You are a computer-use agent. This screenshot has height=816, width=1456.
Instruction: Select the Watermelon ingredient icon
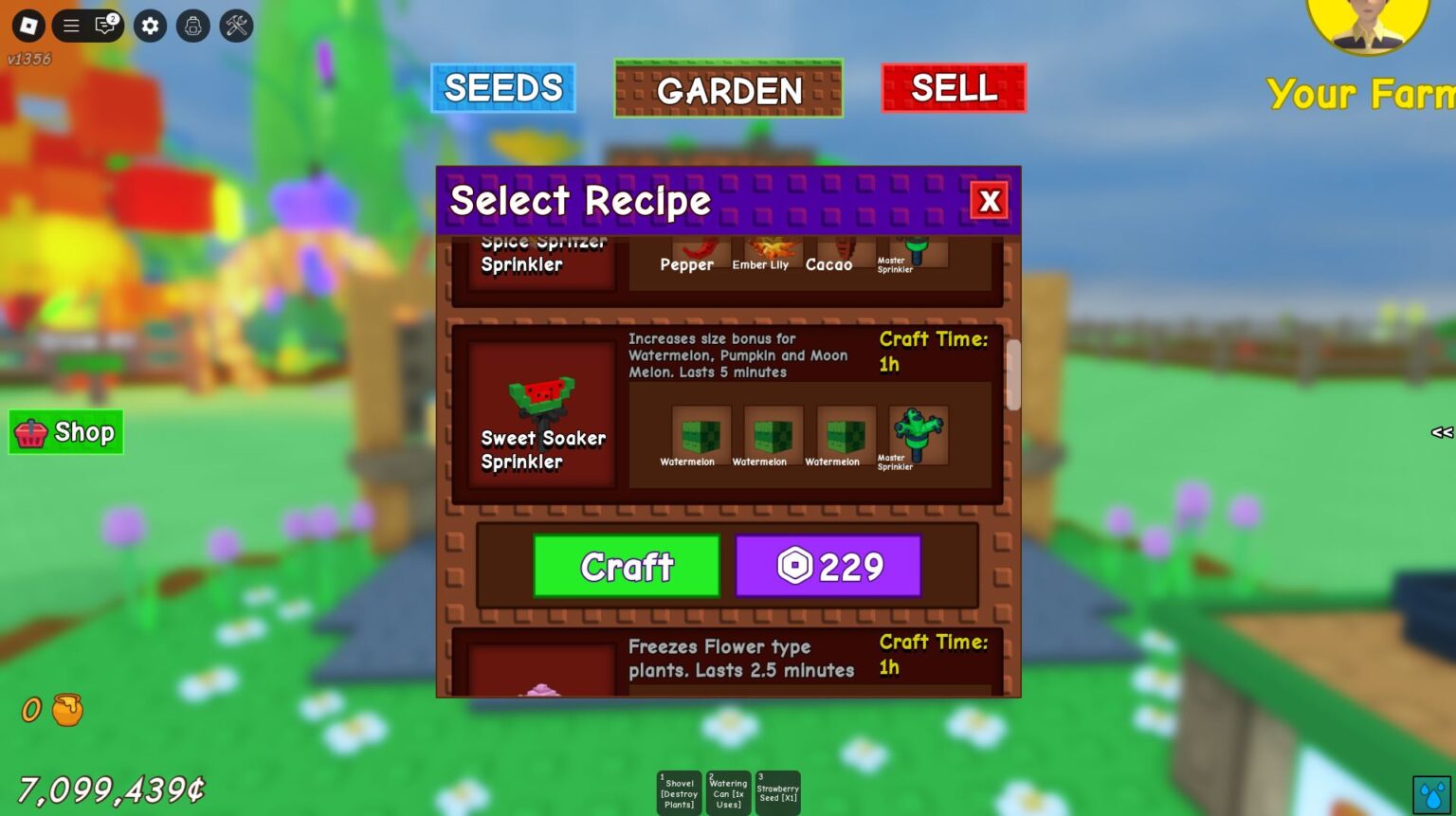(701, 434)
